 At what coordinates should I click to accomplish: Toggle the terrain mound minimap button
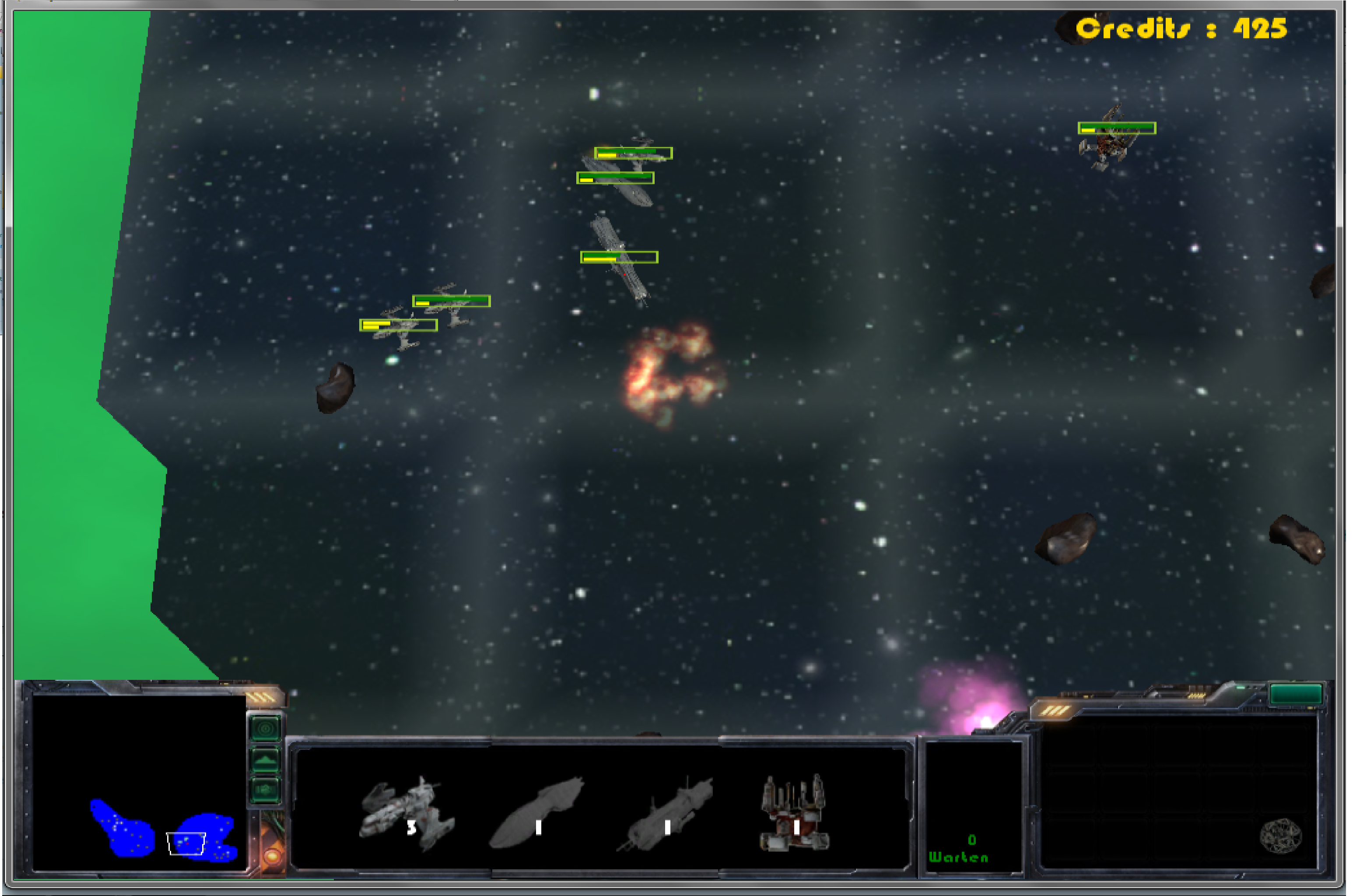(266, 760)
